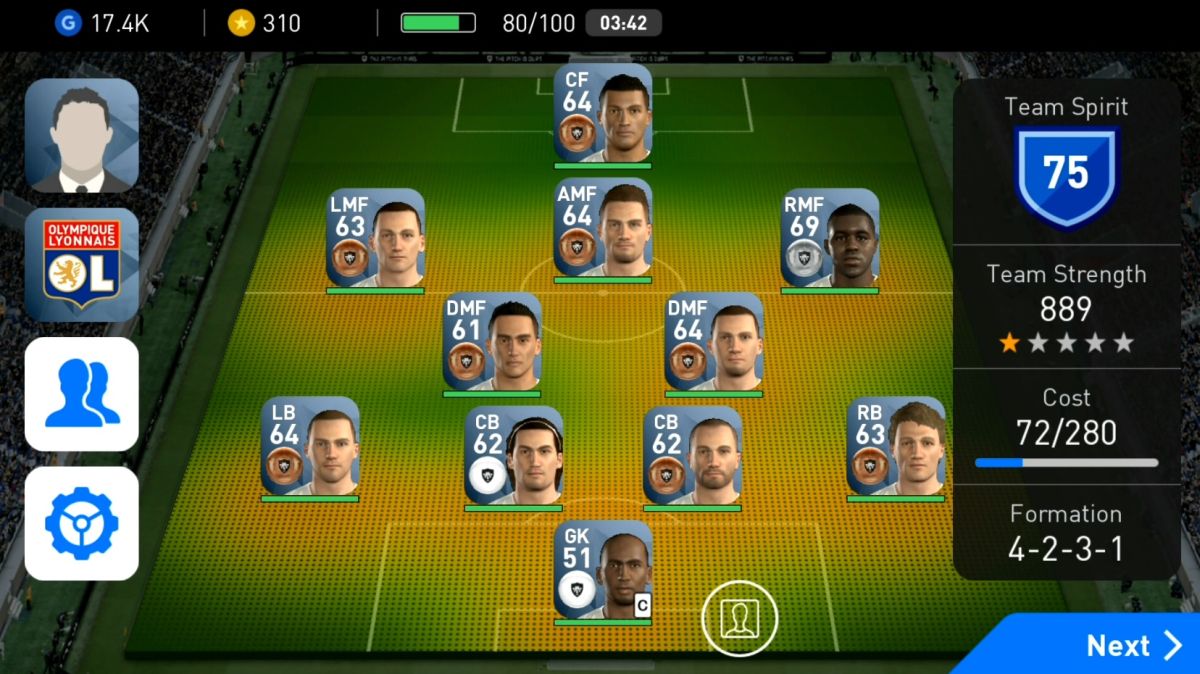Open the squad members icon

(x=82, y=394)
